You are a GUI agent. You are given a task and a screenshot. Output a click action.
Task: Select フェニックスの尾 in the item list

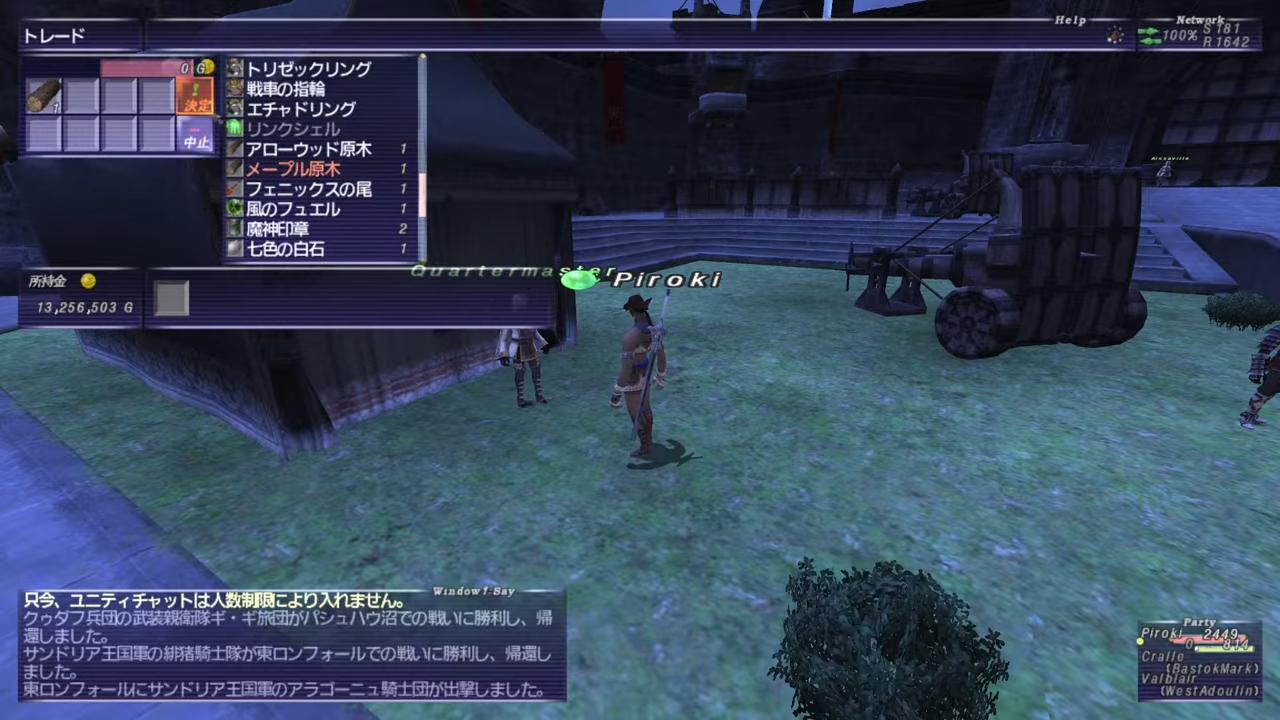[308, 189]
